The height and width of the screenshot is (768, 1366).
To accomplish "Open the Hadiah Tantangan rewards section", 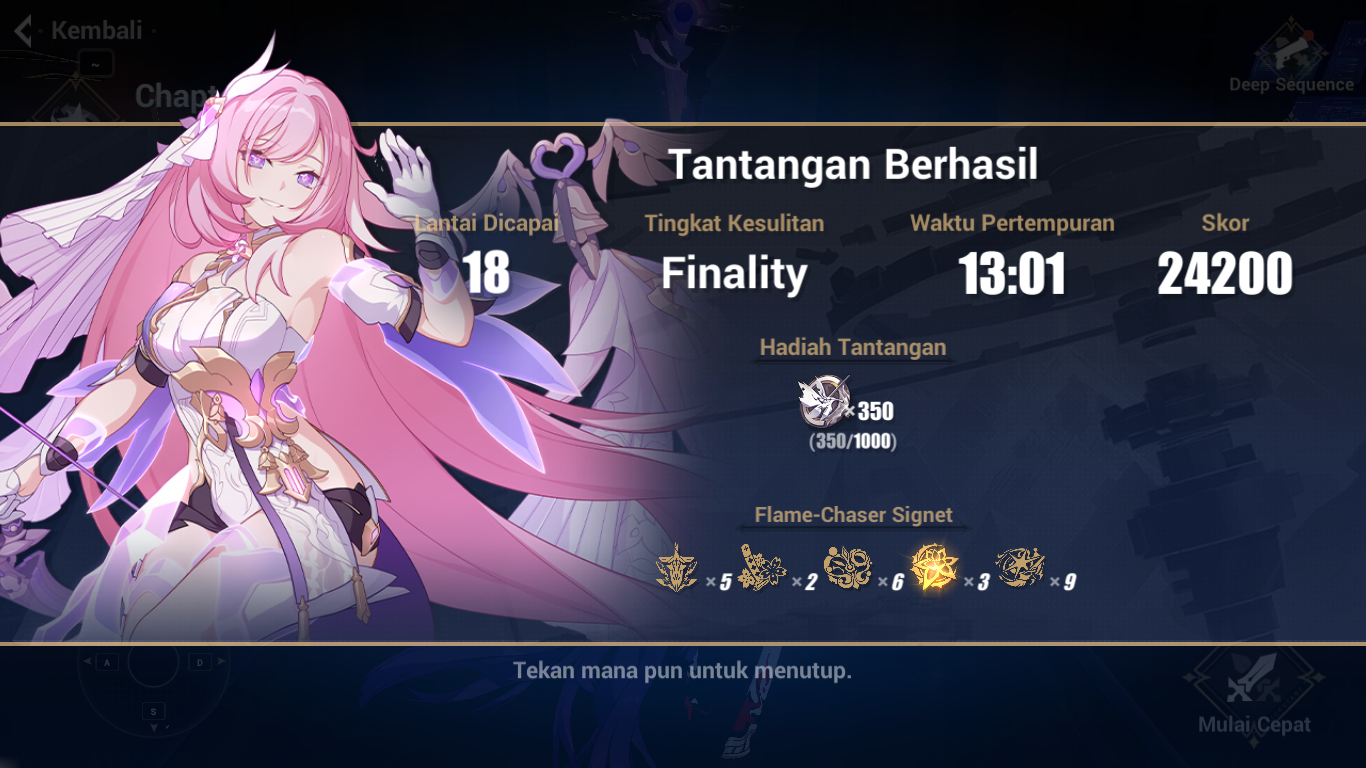I will [x=852, y=348].
